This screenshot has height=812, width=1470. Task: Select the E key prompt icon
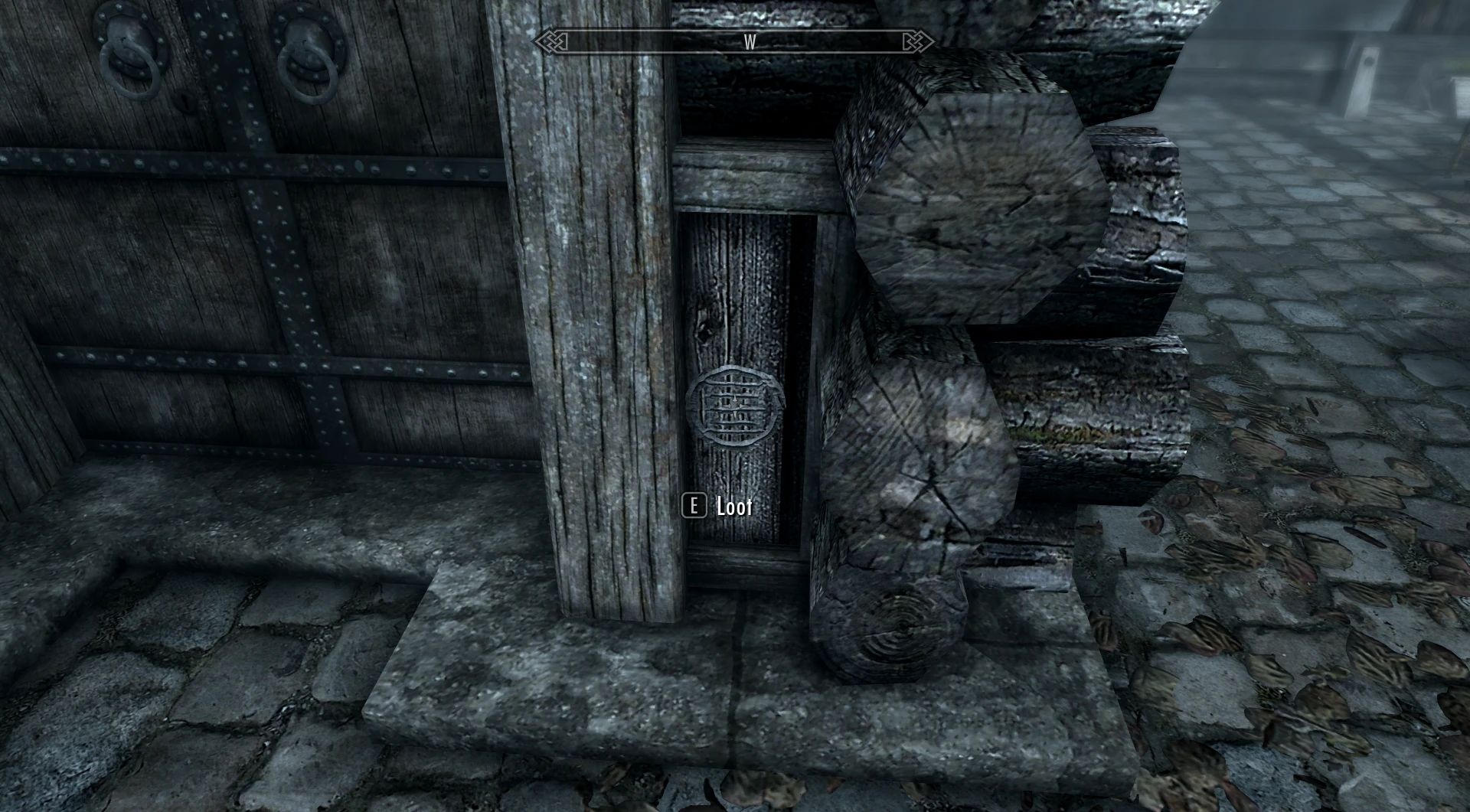(x=695, y=505)
